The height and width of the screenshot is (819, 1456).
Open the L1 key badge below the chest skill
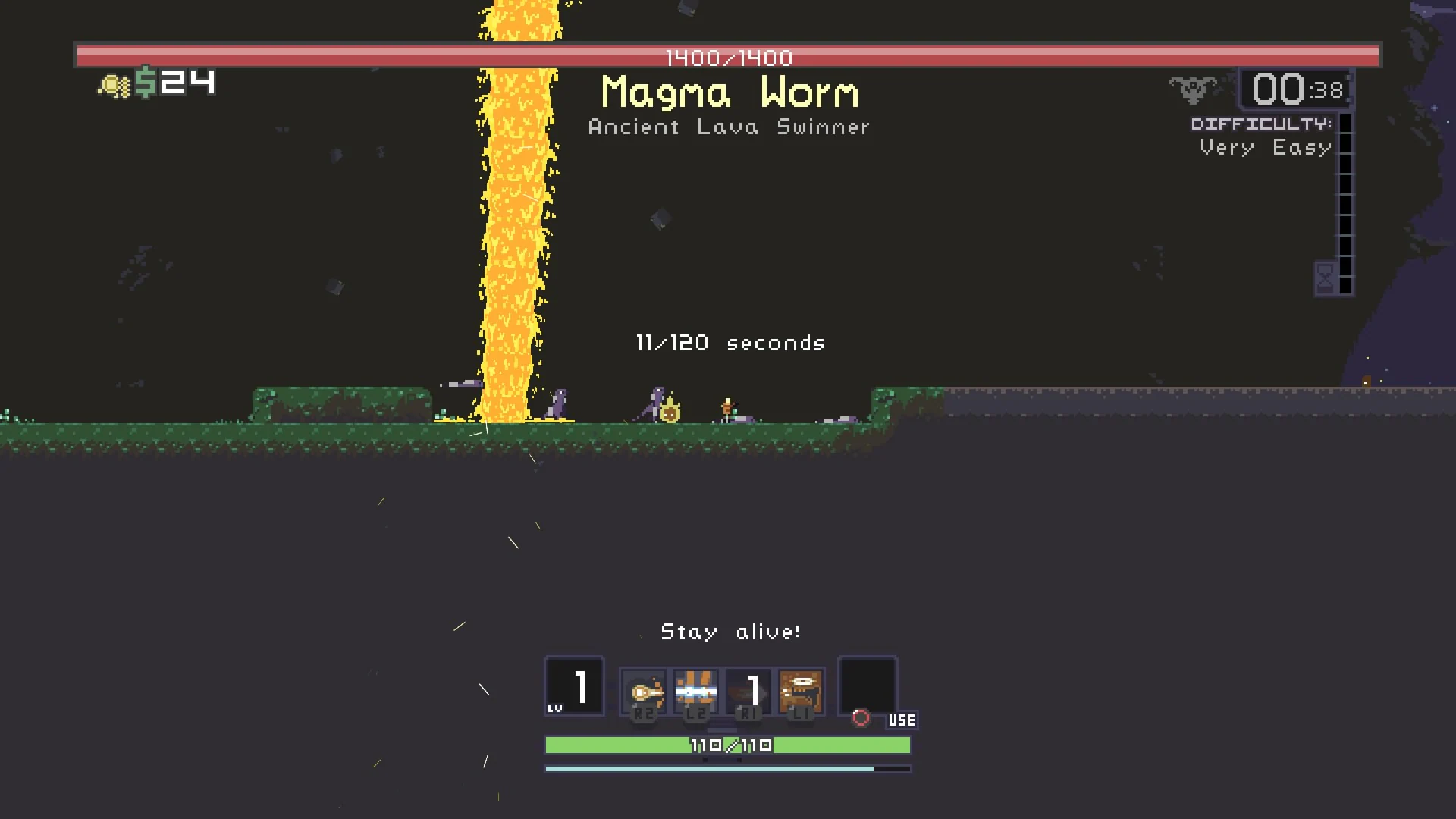(799, 714)
